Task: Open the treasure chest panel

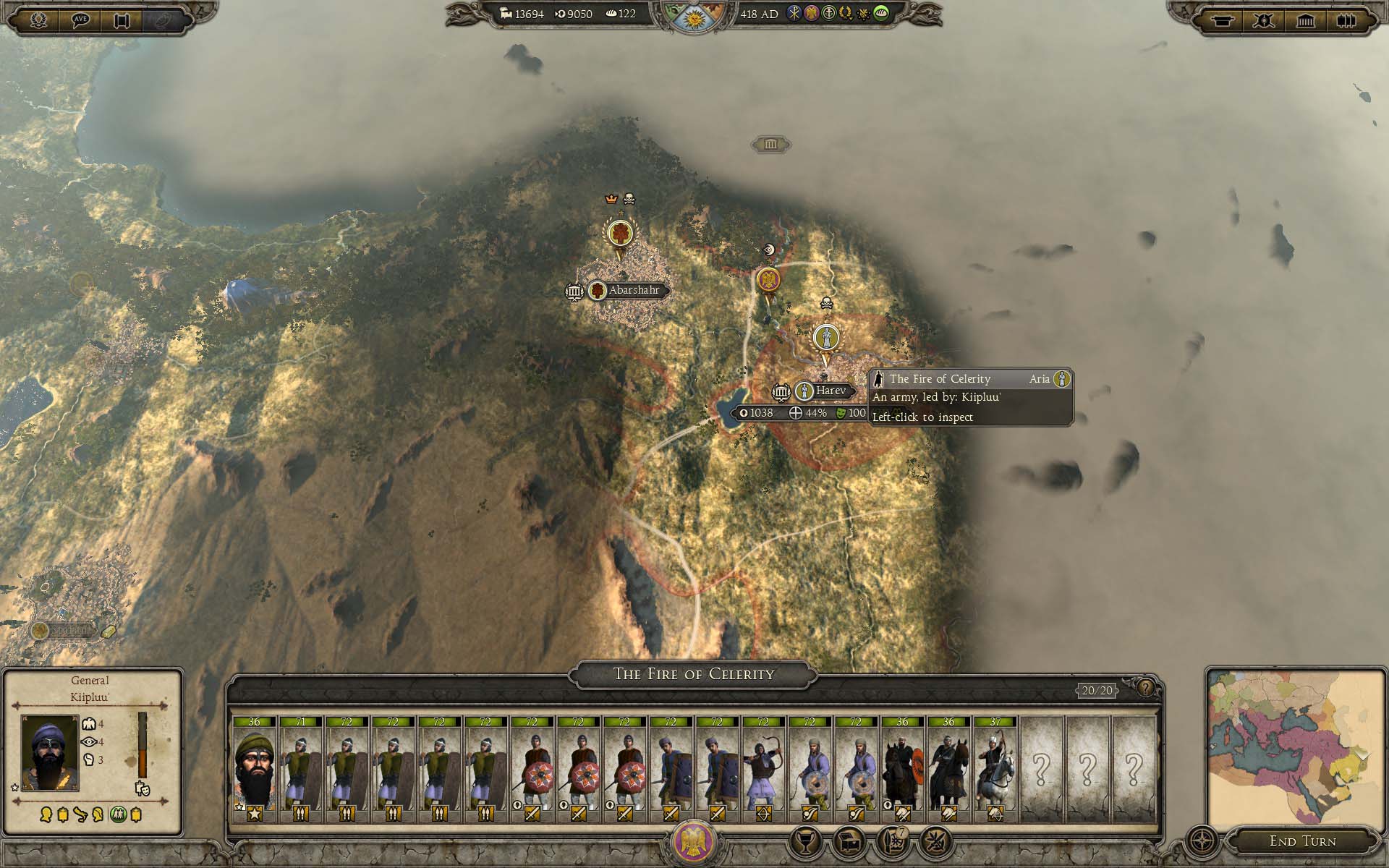Action: point(849,842)
